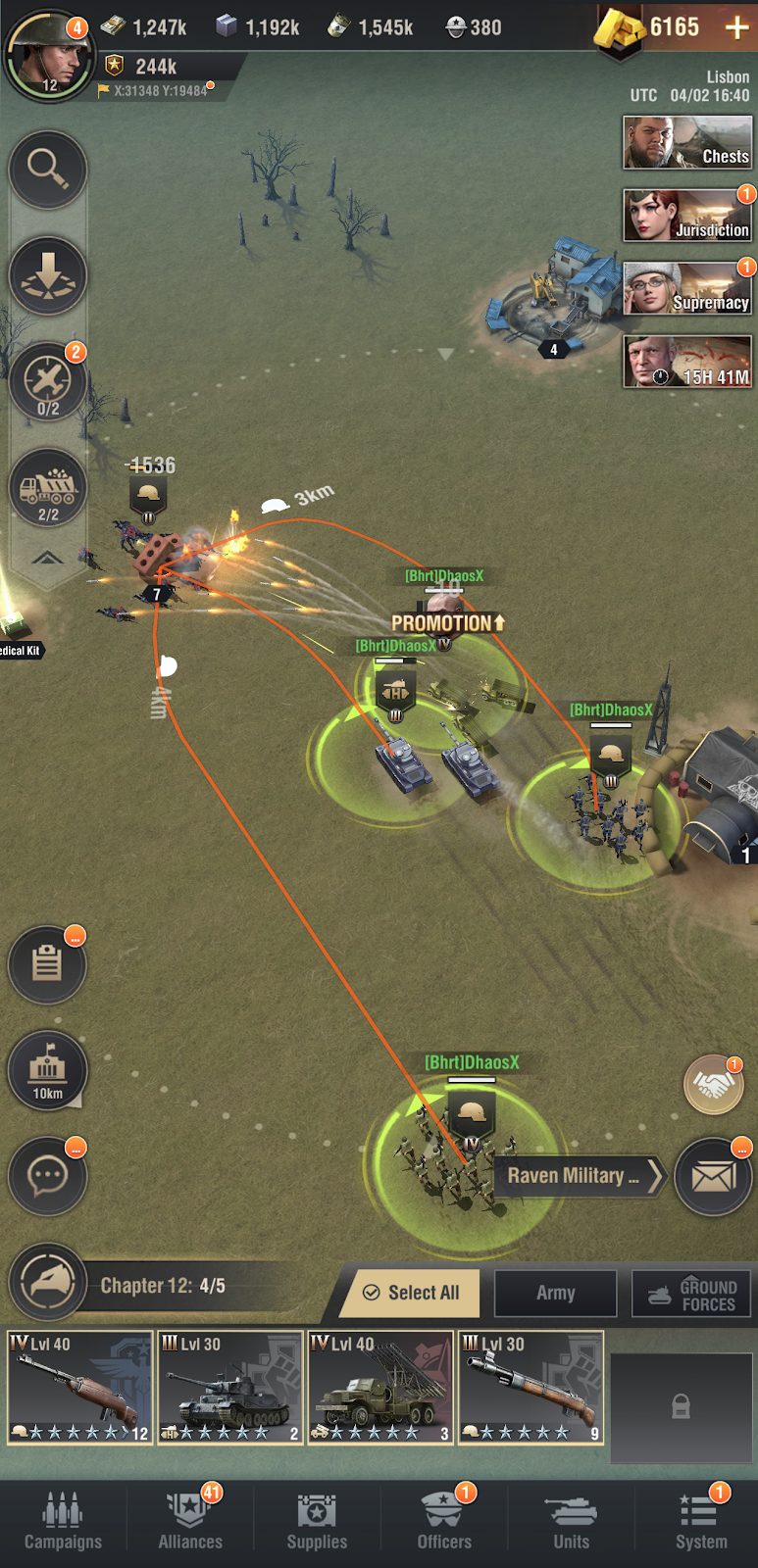Collapse the left side icon panel
The image size is (758, 1568).
pos(48,559)
